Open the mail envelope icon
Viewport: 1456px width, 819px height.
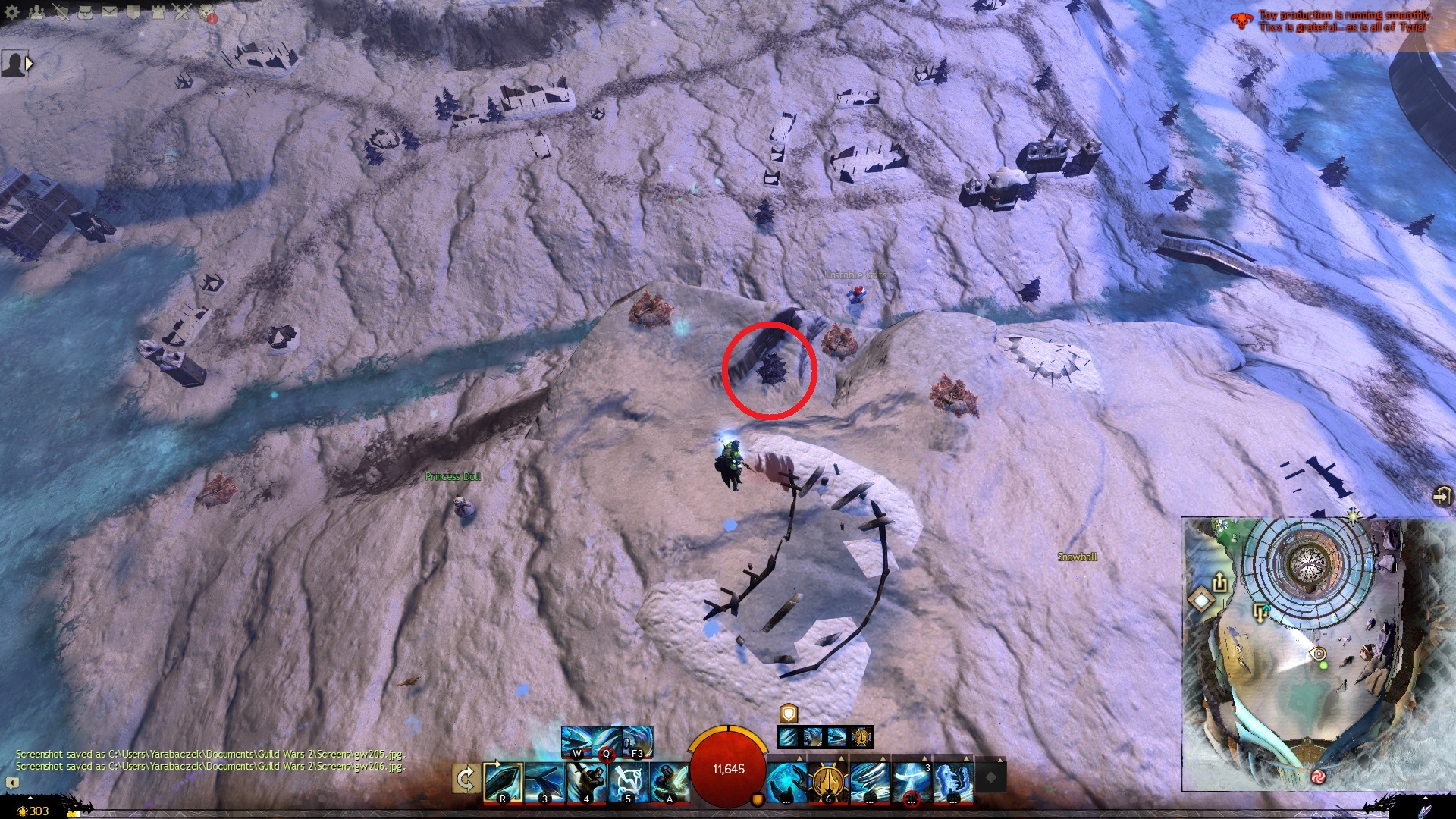[109, 11]
